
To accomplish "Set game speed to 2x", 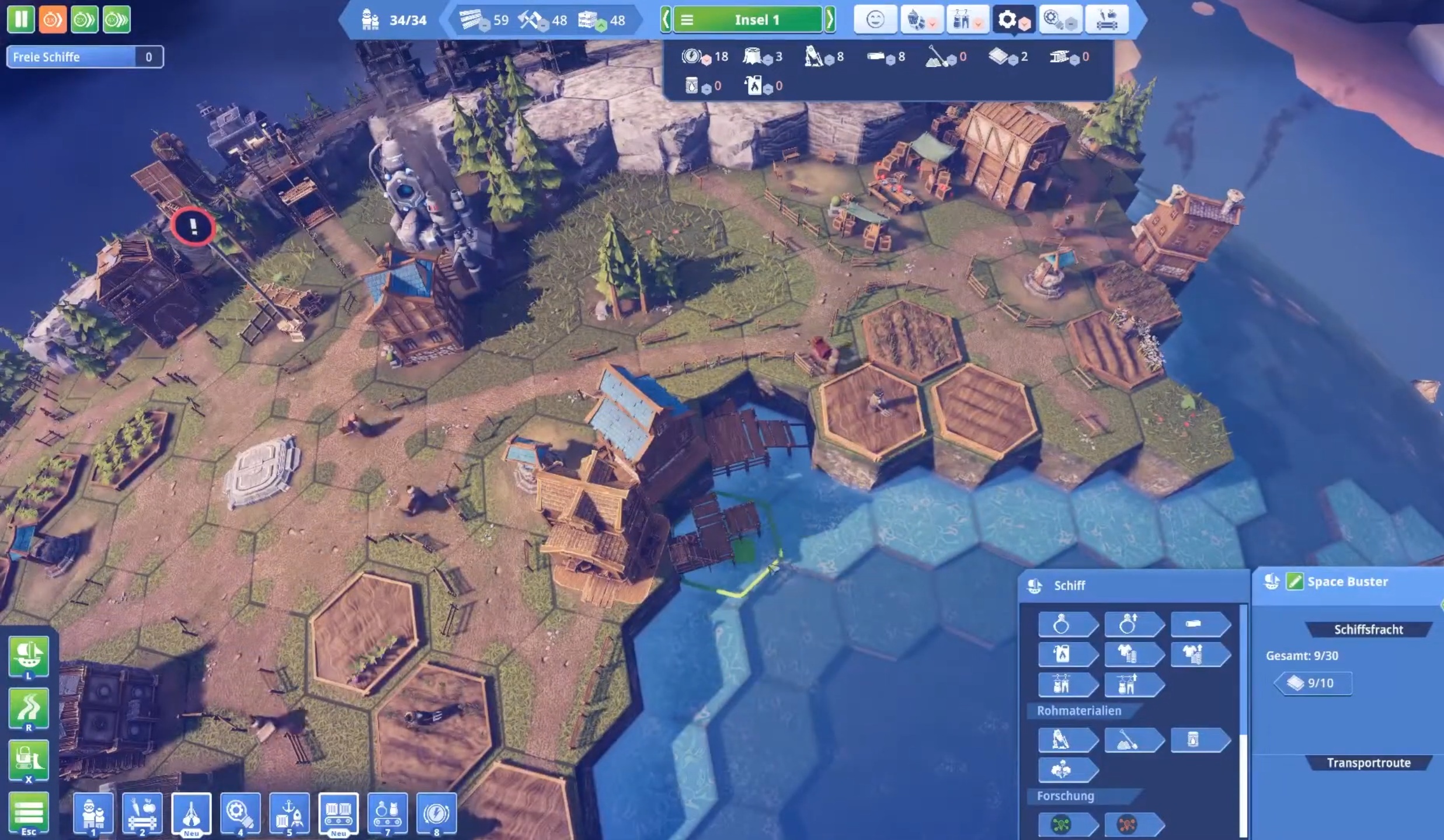I will pos(84,19).
